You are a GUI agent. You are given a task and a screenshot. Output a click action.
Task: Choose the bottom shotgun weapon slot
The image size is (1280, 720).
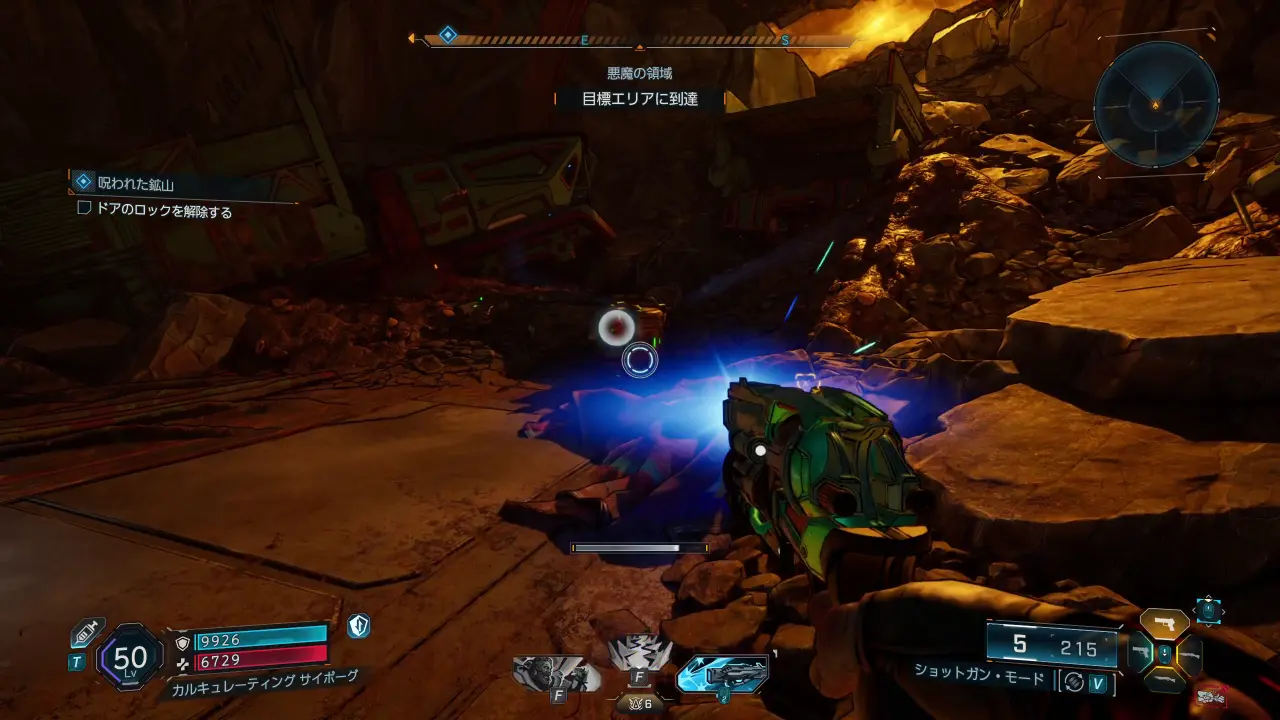tap(1165, 682)
